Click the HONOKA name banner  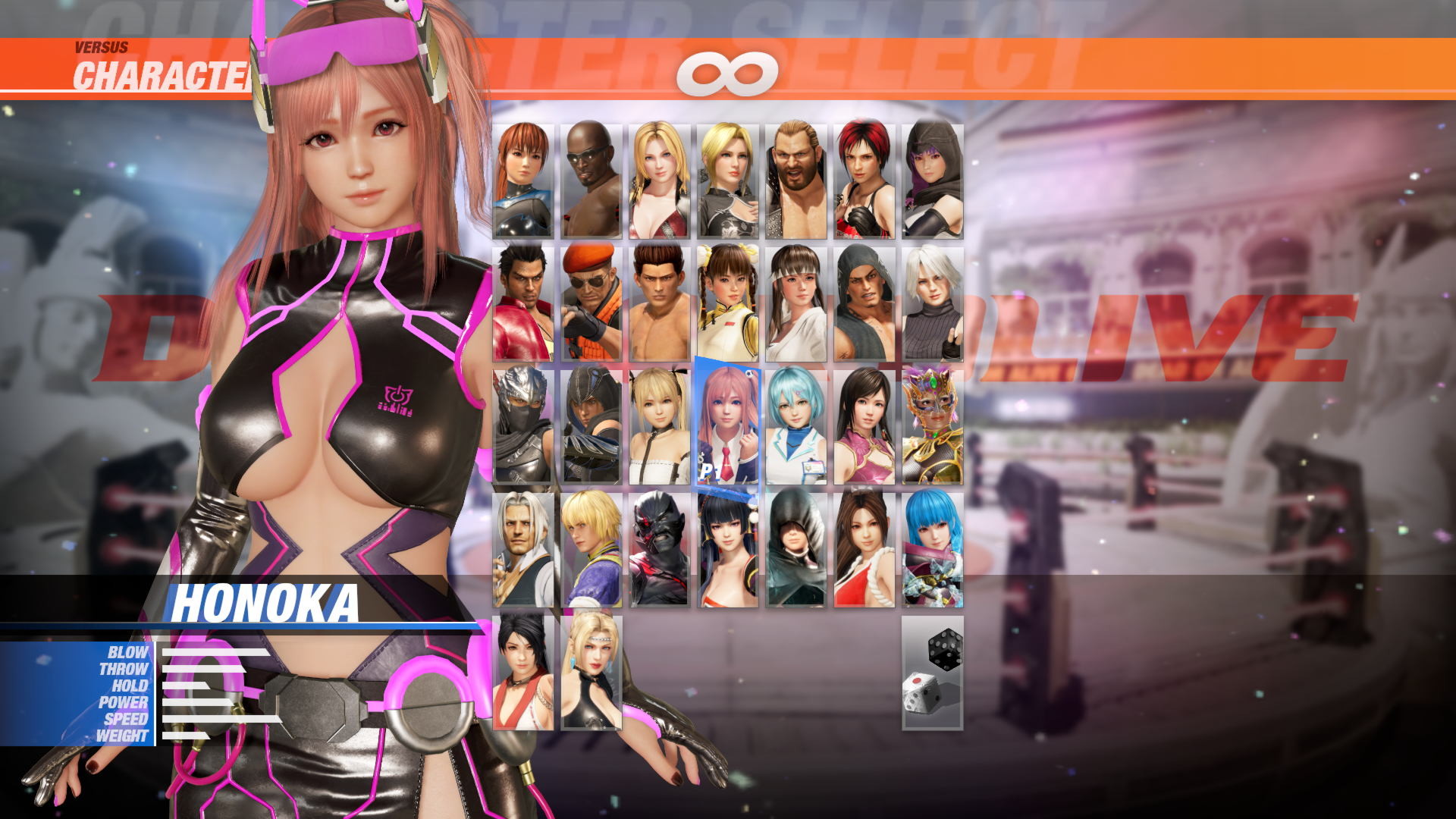(267, 601)
